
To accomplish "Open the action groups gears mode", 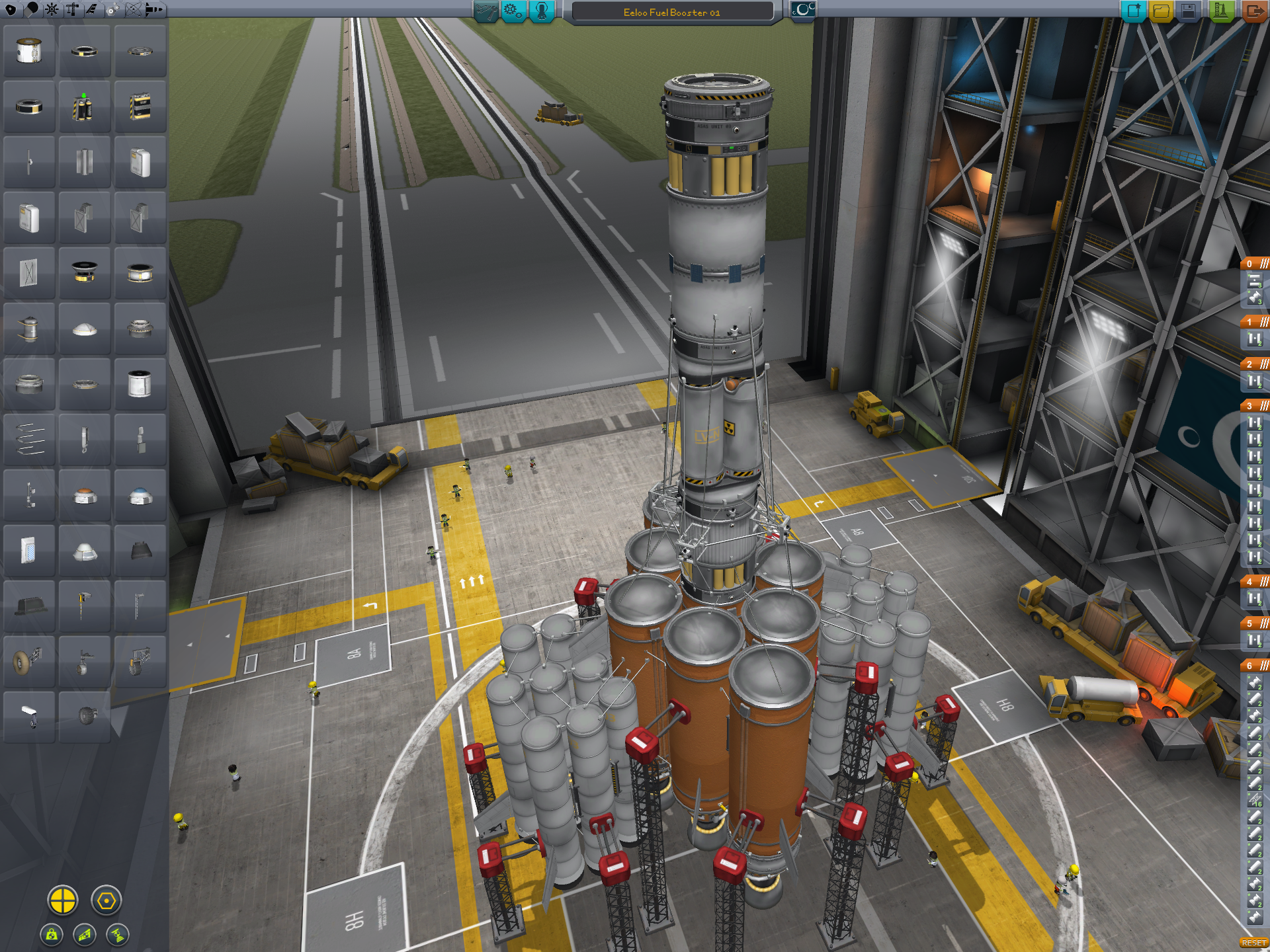I will pos(513,11).
